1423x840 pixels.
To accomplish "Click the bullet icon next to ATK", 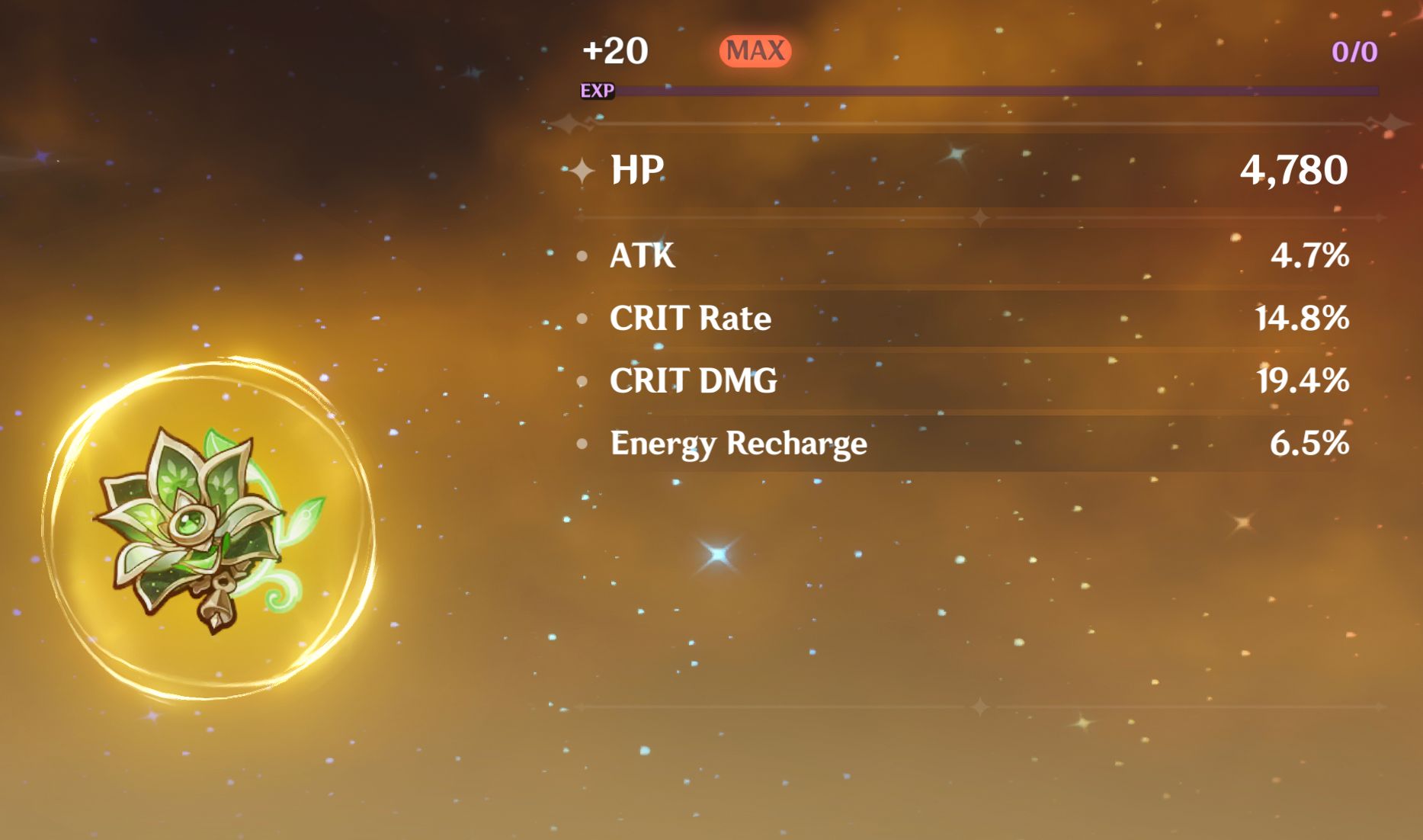I will 583,257.
